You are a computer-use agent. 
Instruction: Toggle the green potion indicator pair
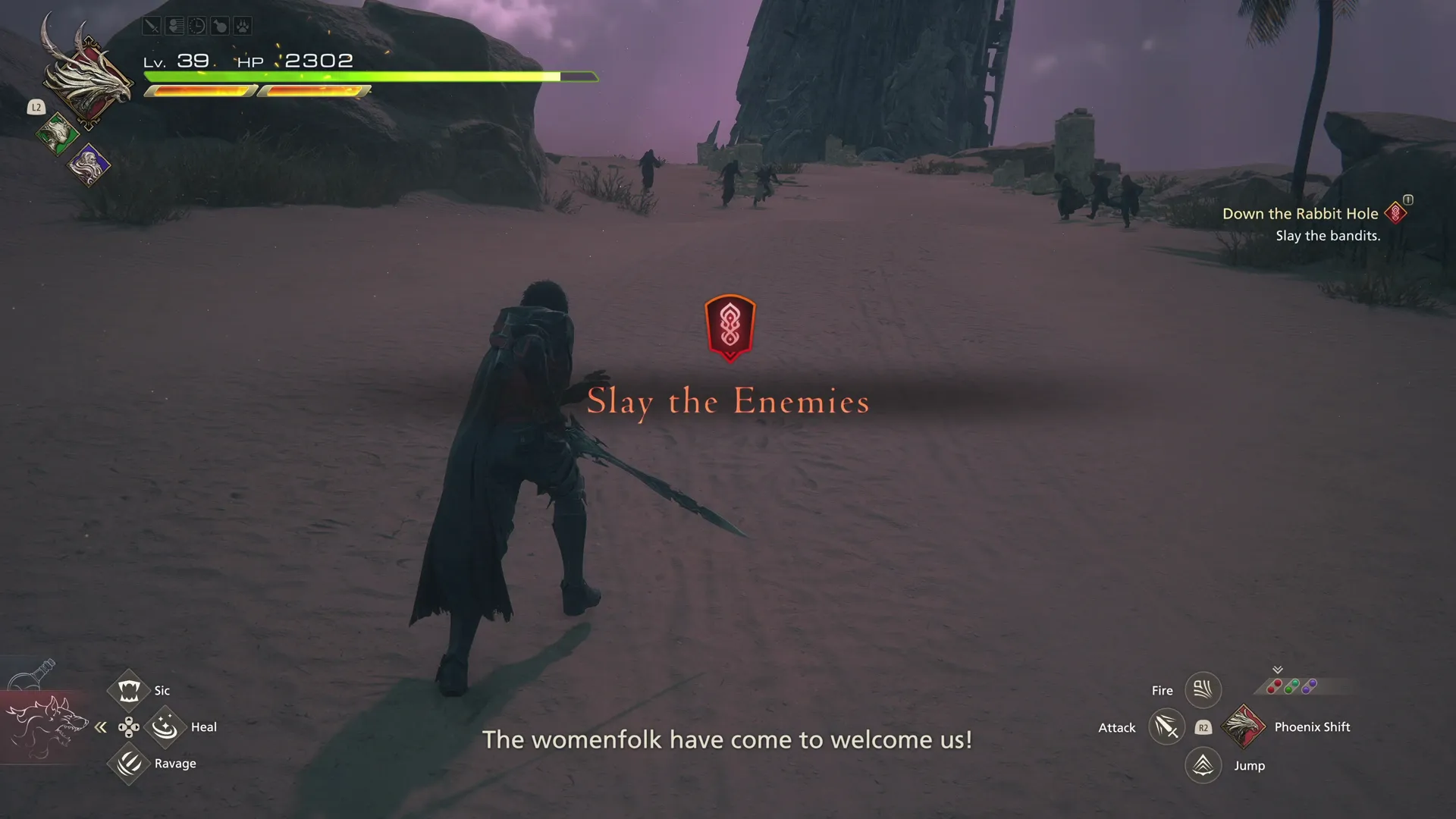[1291, 685]
